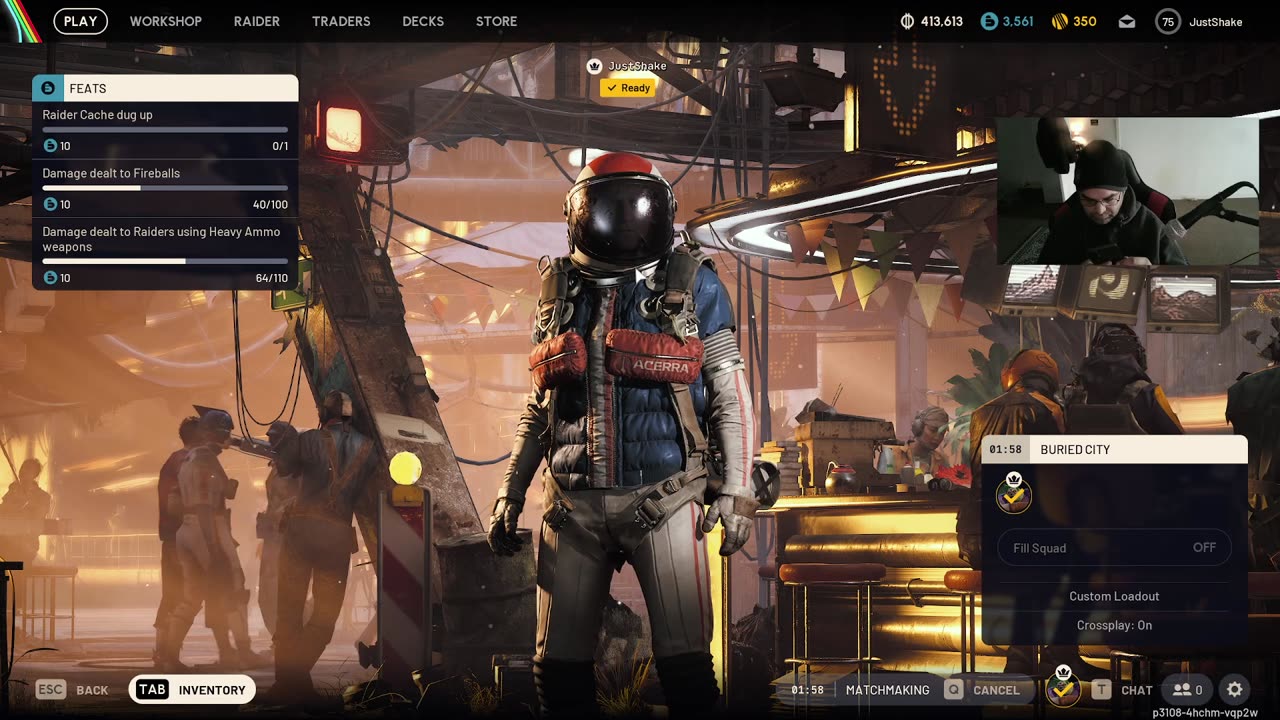Open the Traders tab
This screenshot has width=1280, height=720.
(x=341, y=21)
